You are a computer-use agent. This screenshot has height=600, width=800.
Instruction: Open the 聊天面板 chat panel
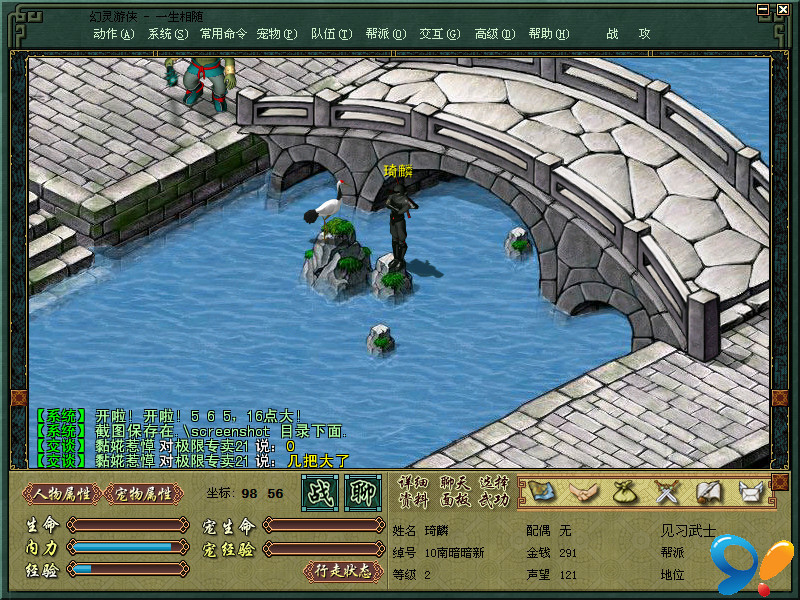(x=454, y=491)
